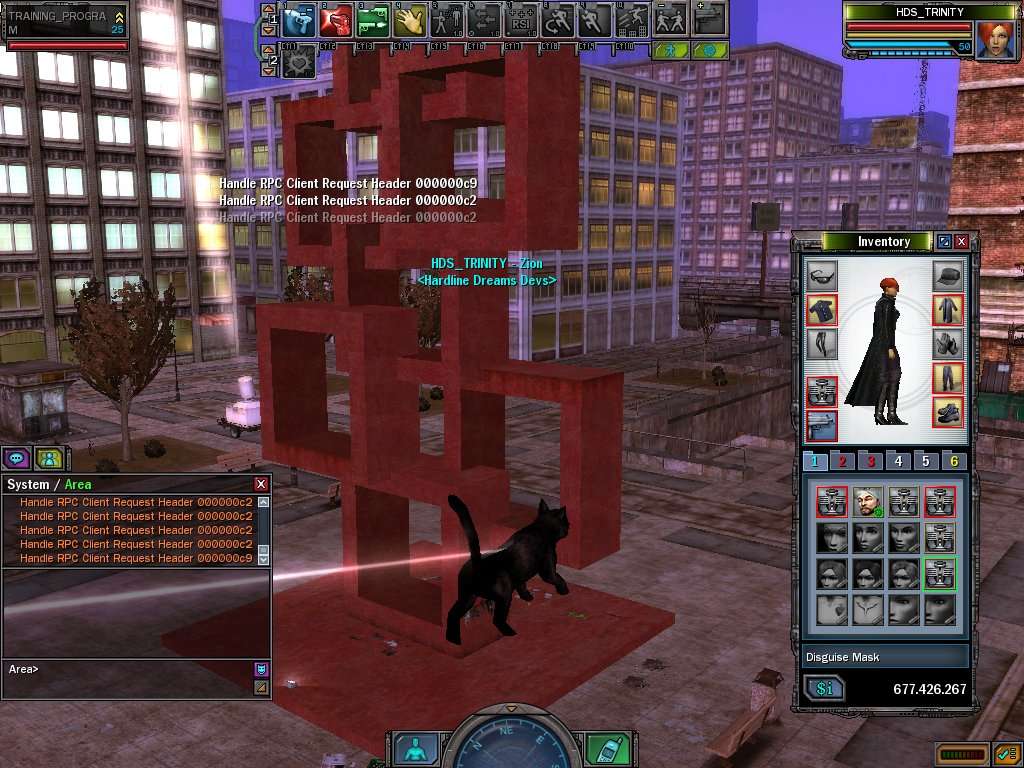
Task: Close the Inventory window
Action: coord(962,241)
